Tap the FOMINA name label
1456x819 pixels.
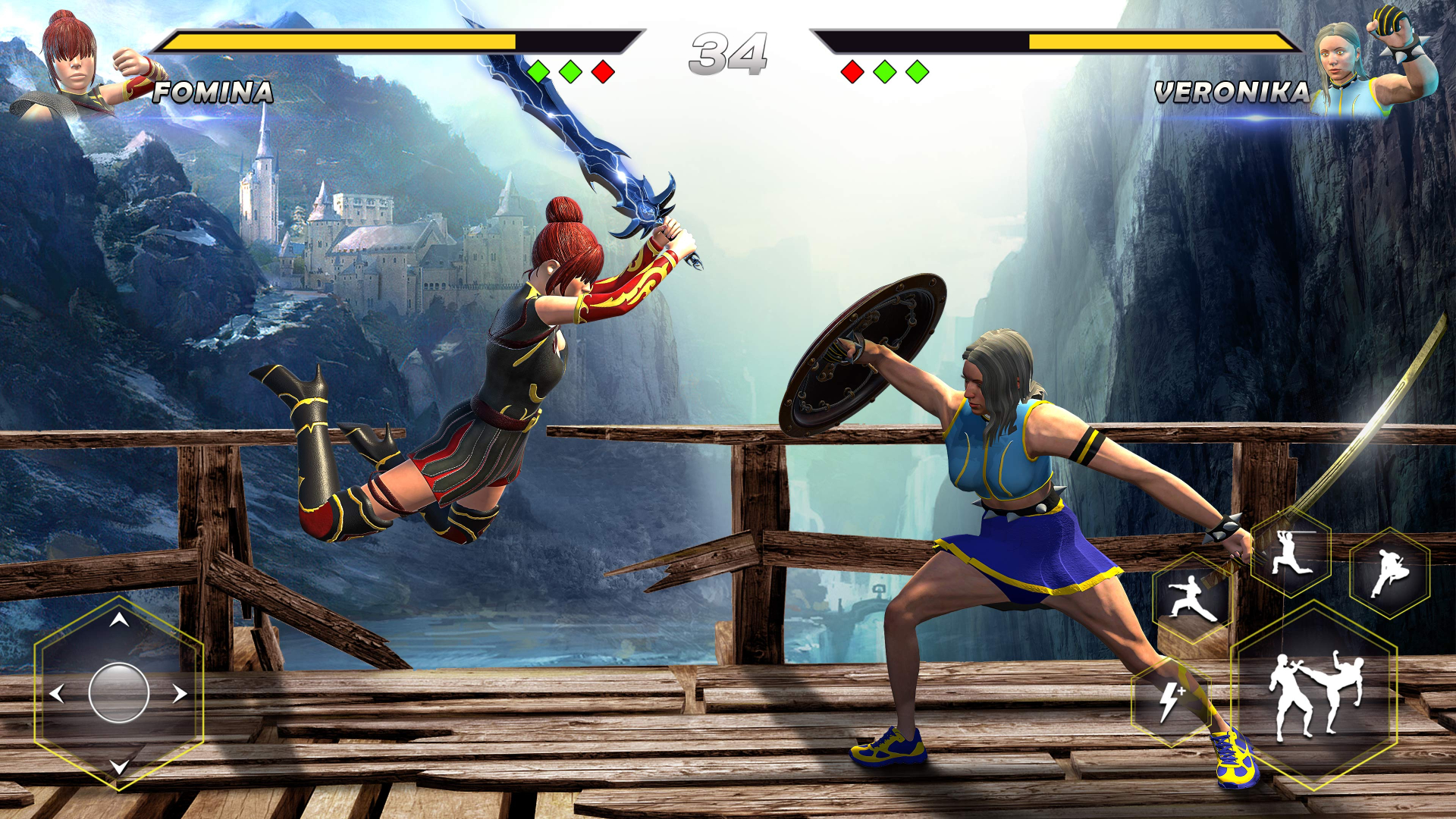(212, 93)
